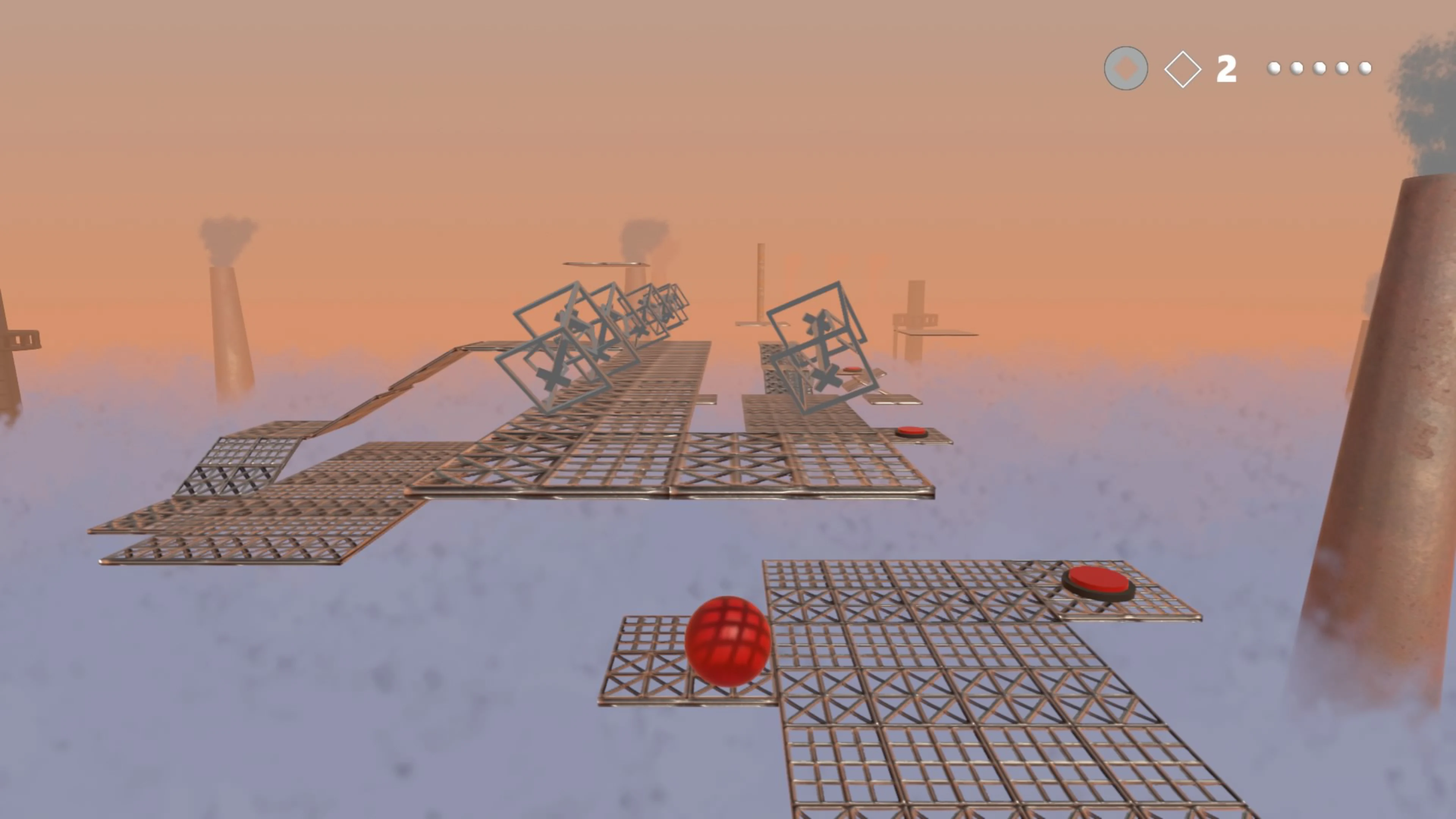Select the diamond outline collectible counter icon
1456x819 pixels.
(x=1183, y=68)
